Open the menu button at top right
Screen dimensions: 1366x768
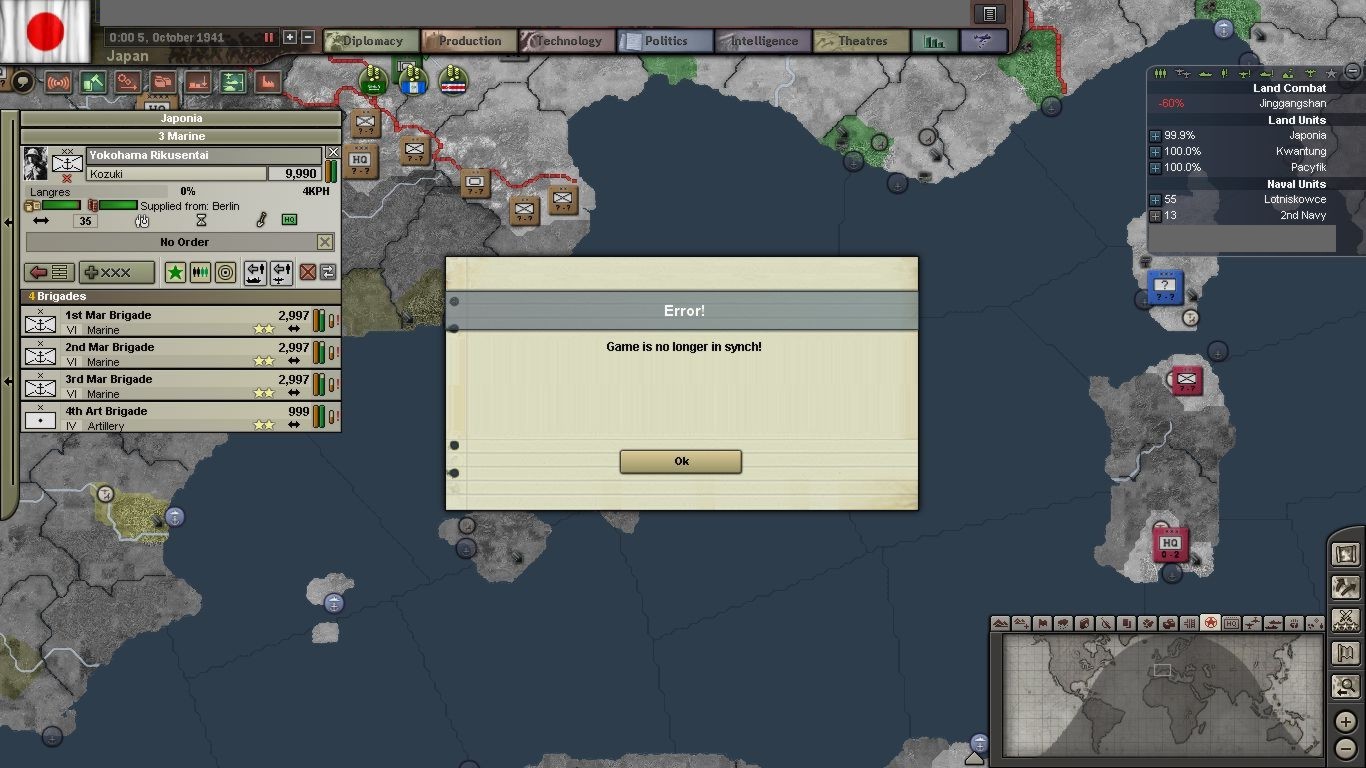989,14
